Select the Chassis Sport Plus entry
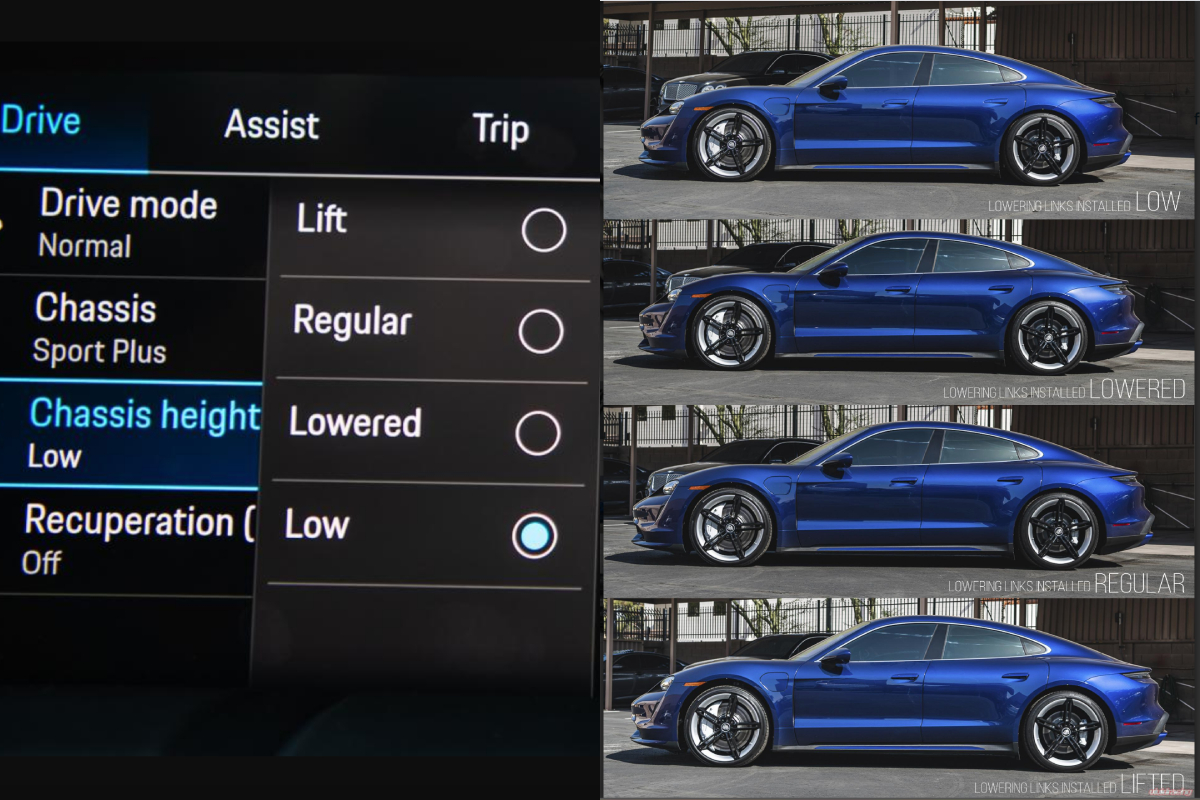1200x800 pixels. pos(100,329)
